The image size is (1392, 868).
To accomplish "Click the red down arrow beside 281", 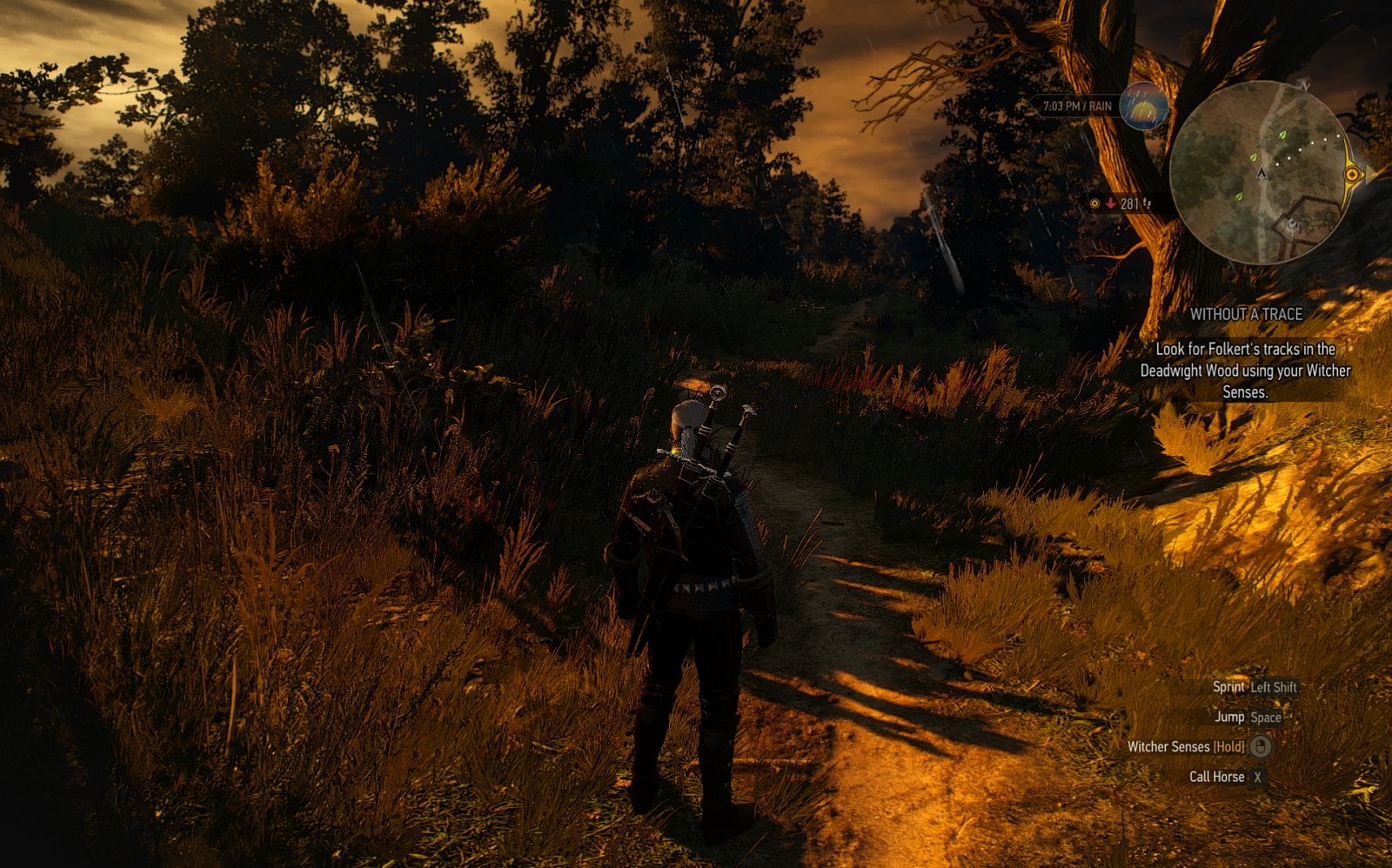I will [x=1111, y=203].
